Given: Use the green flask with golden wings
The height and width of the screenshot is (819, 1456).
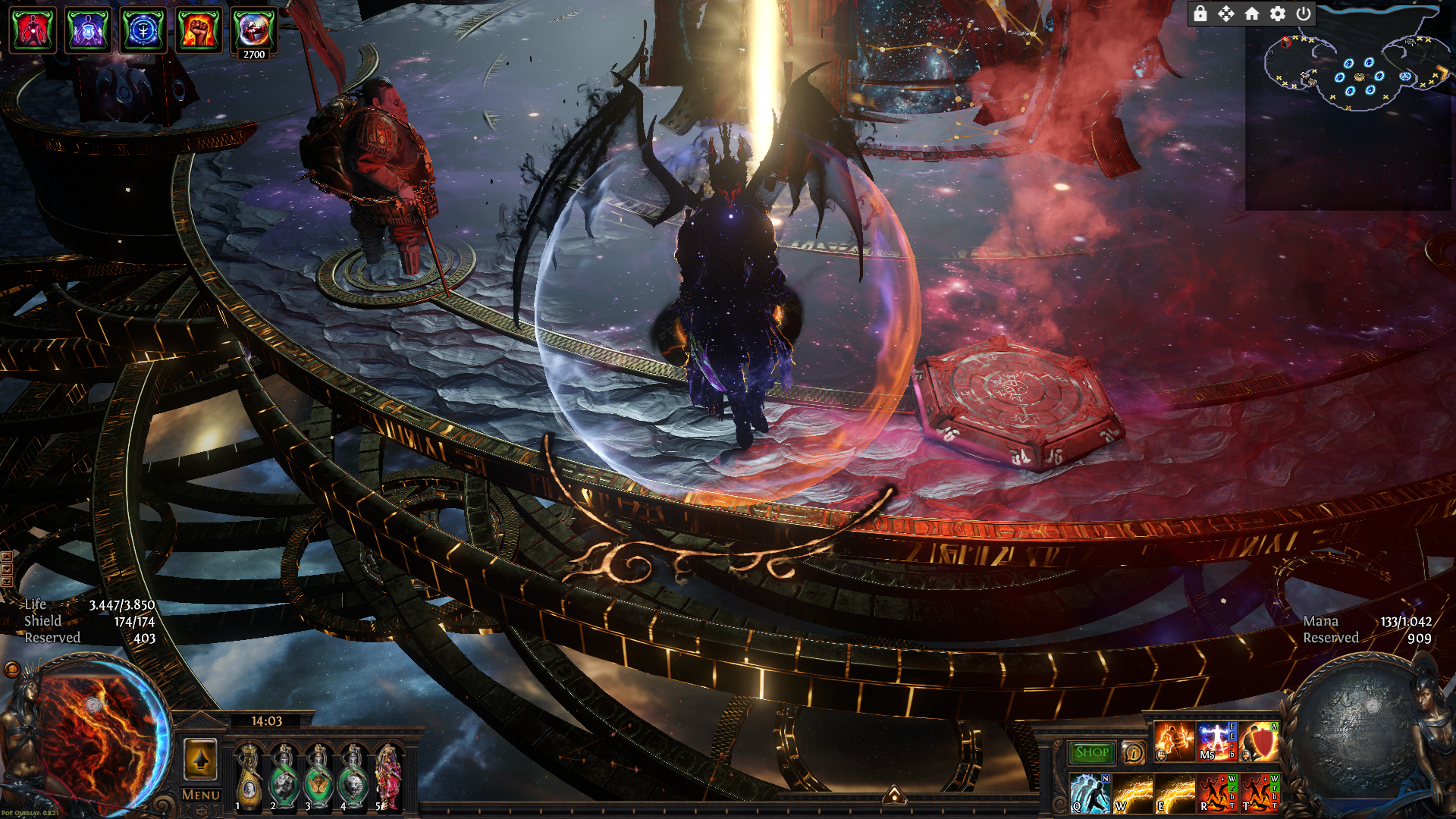Looking at the screenshot, I should tap(318, 777).
